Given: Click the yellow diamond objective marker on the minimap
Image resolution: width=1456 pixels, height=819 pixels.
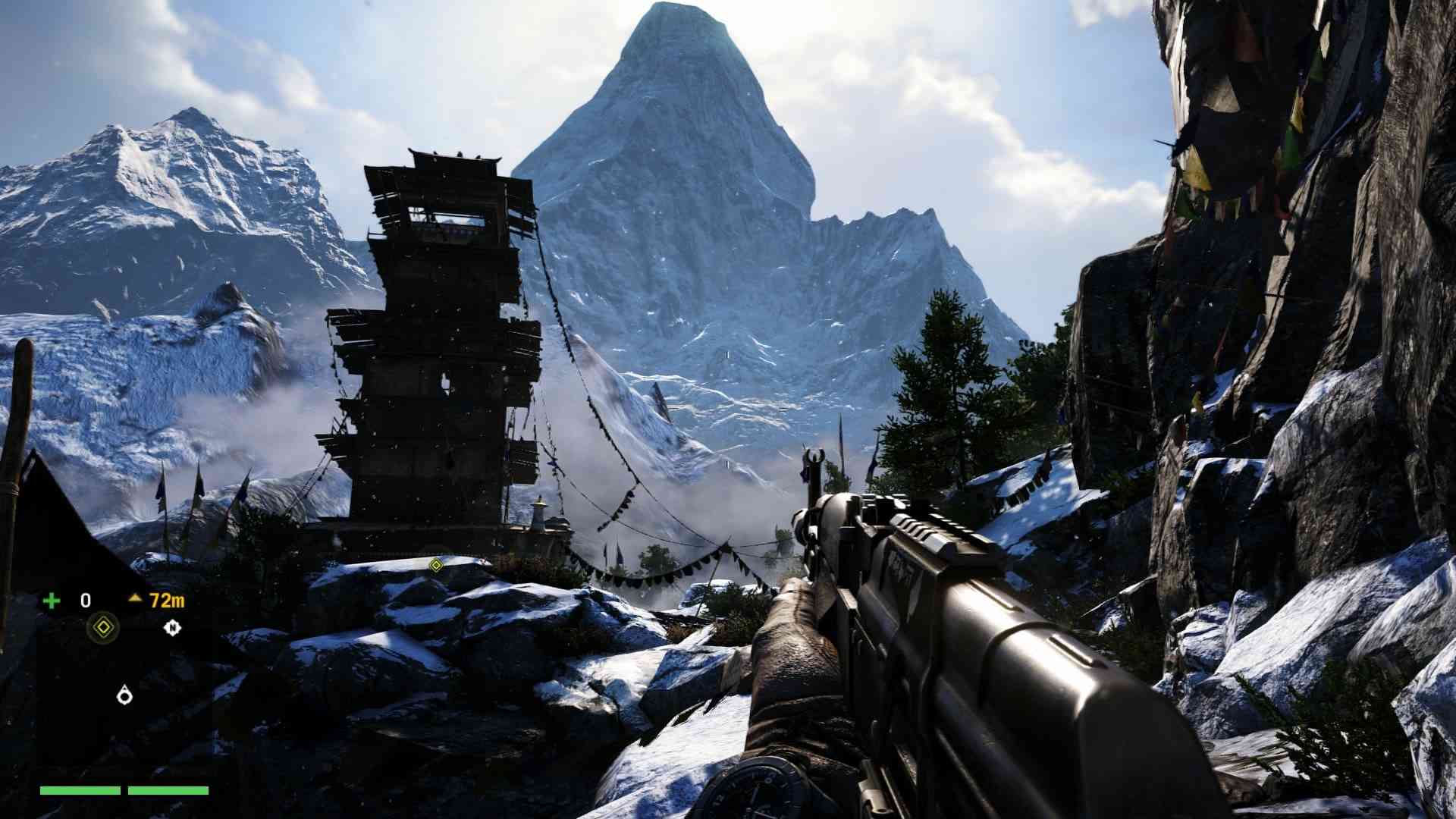Looking at the screenshot, I should 103,627.
